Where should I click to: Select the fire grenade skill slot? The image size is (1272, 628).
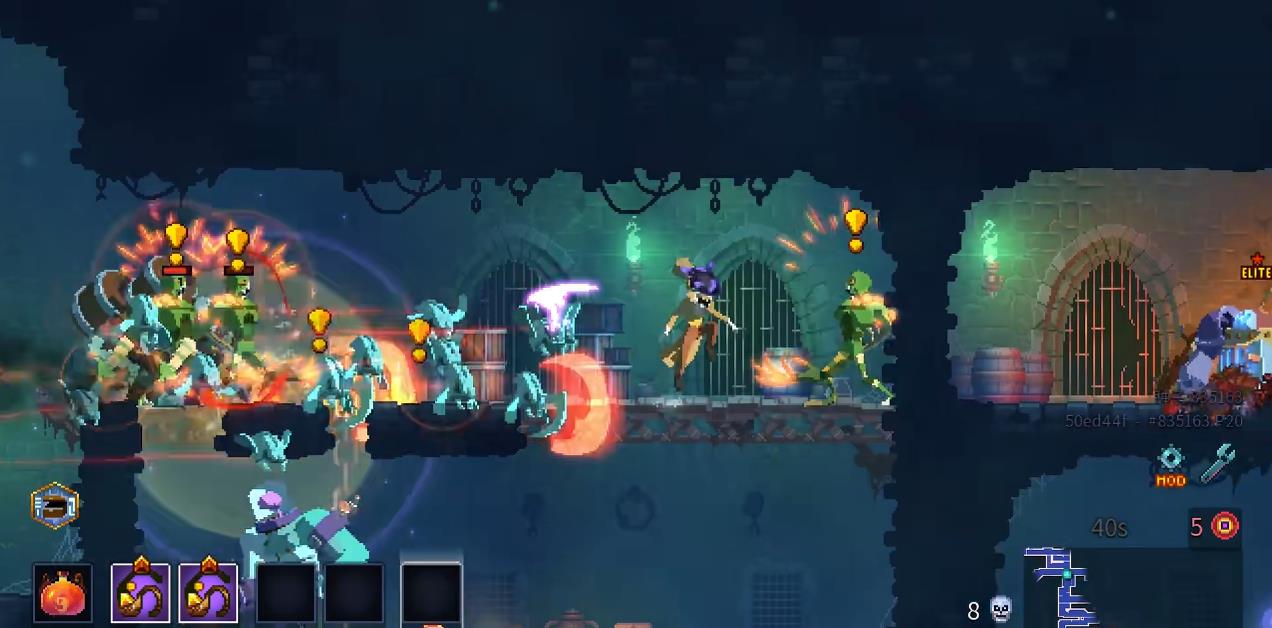(63, 593)
